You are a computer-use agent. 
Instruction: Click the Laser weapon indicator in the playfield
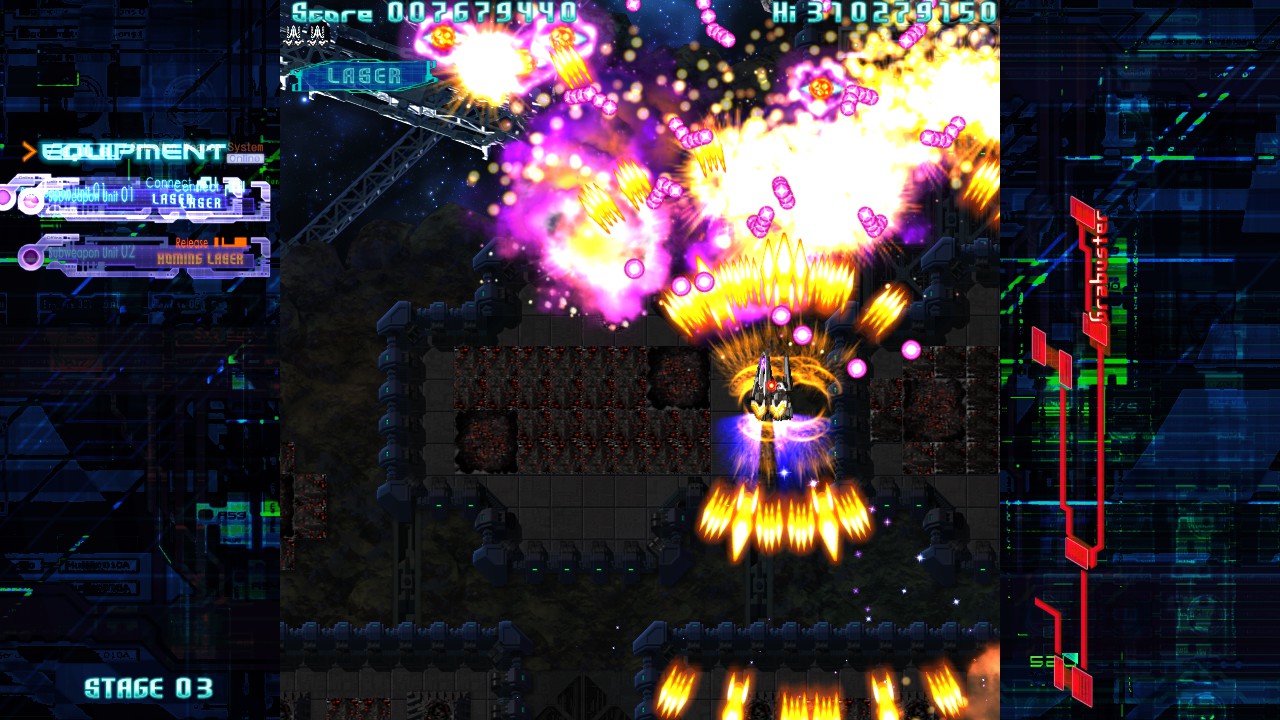tap(364, 75)
